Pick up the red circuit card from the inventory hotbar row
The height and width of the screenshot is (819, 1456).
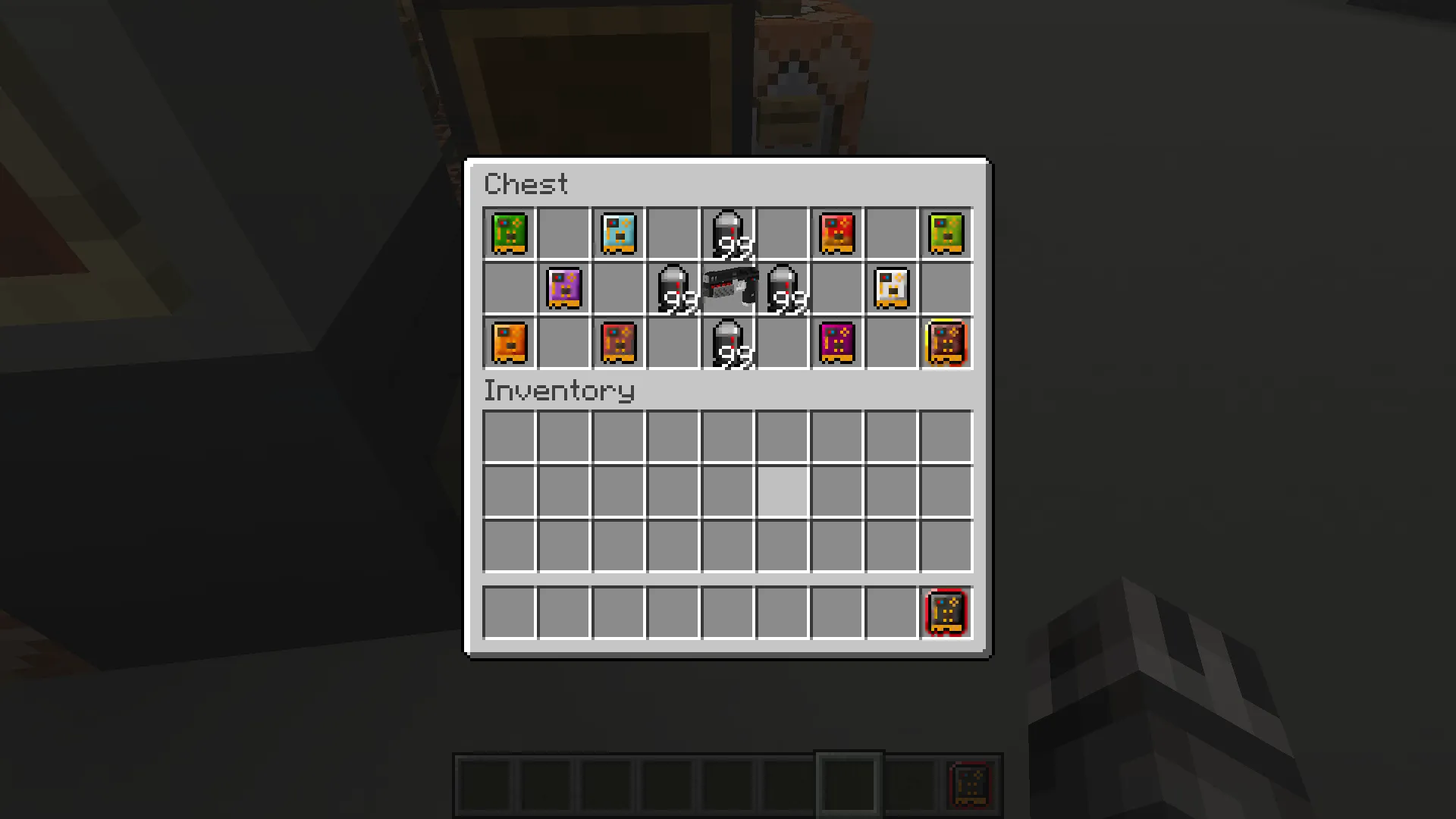point(945,612)
